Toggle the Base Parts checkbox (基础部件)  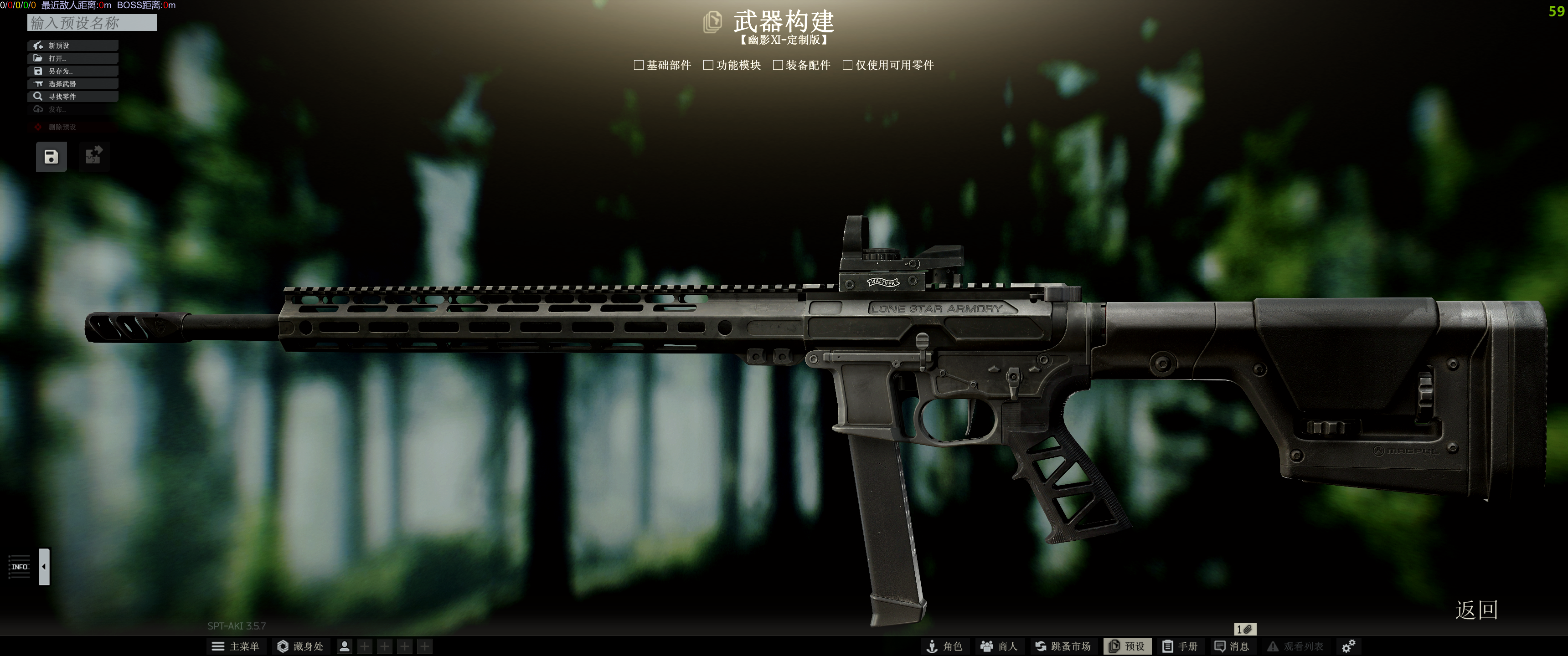coord(639,65)
